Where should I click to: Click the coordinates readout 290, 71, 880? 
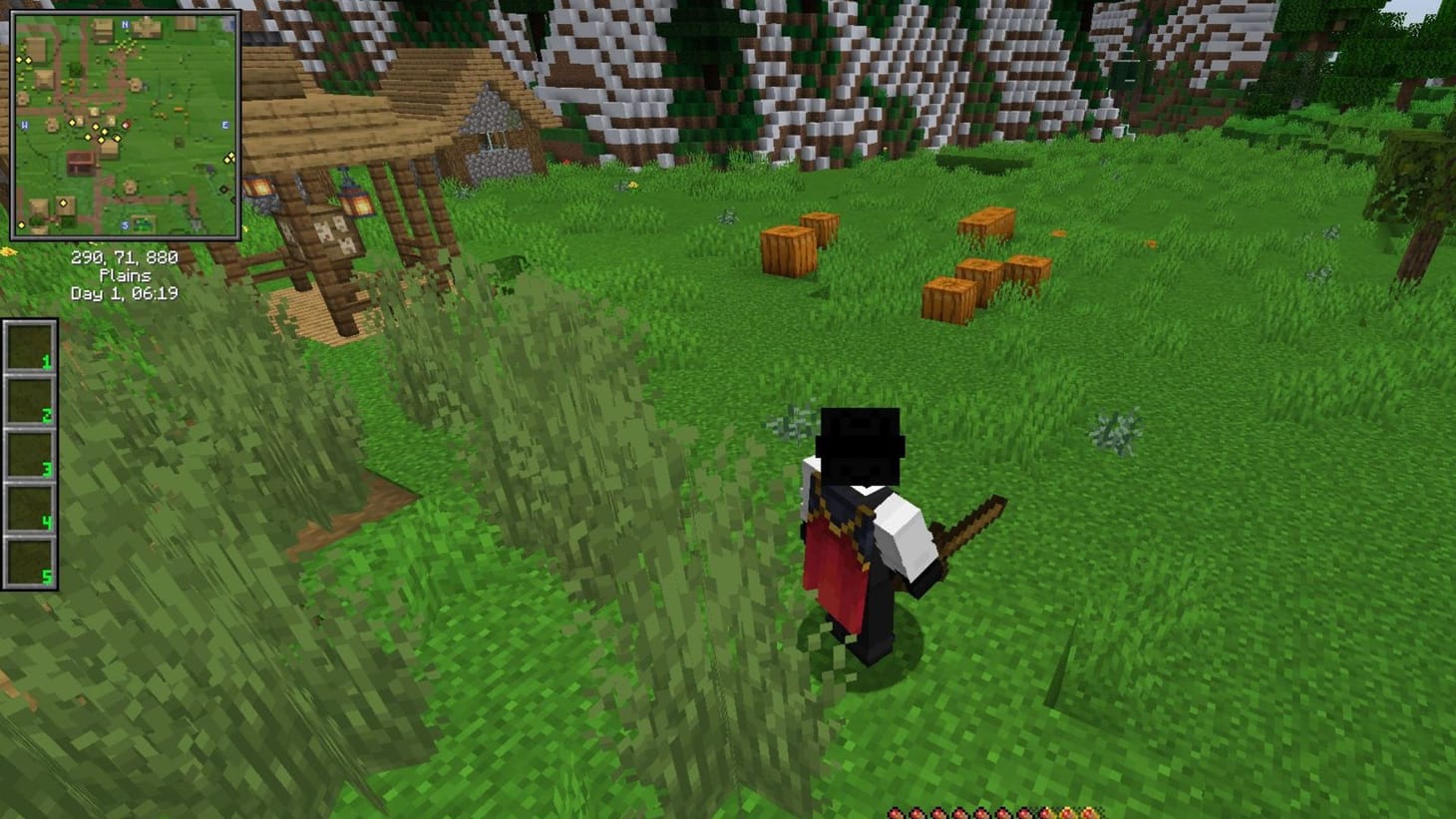(x=124, y=257)
